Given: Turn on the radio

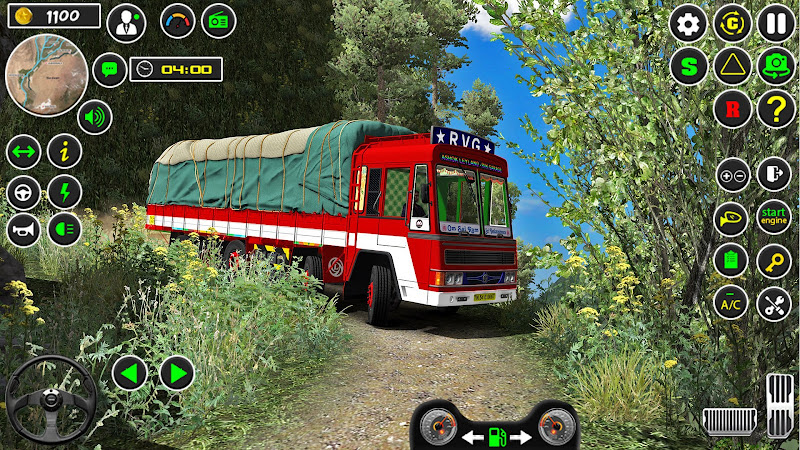Looking at the screenshot, I should tap(219, 20).
